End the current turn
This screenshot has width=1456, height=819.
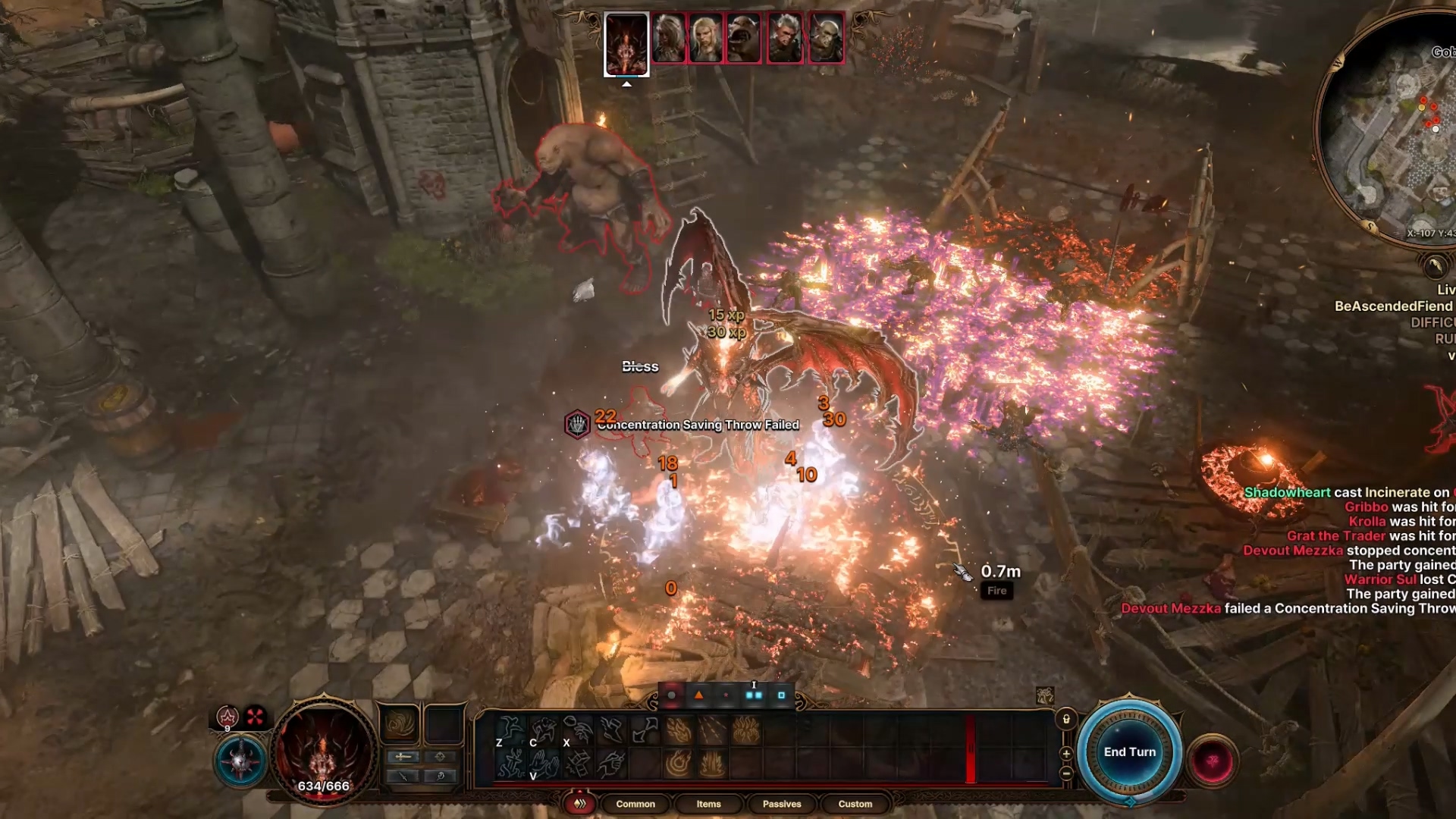(1129, 752)
